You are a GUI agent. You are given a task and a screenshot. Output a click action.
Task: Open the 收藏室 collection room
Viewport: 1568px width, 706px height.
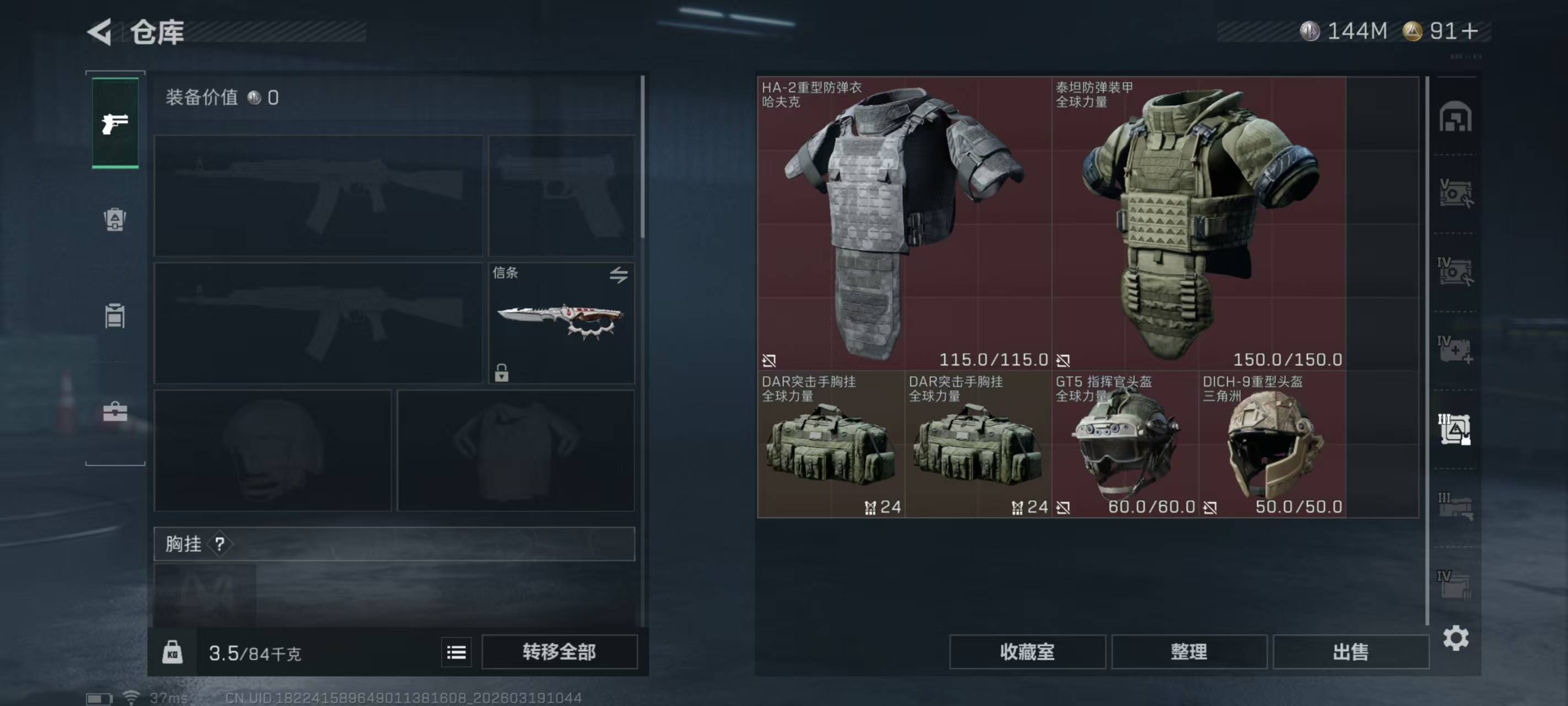1027,652
